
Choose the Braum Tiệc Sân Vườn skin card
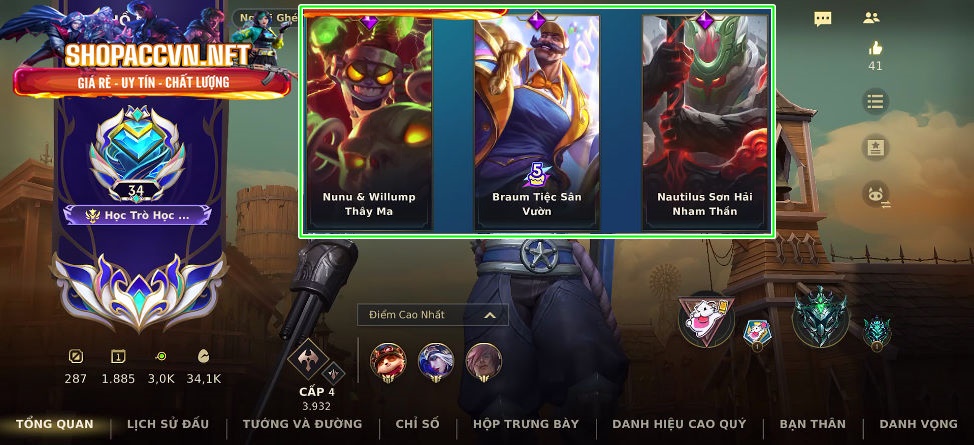[x=537, y=122]
